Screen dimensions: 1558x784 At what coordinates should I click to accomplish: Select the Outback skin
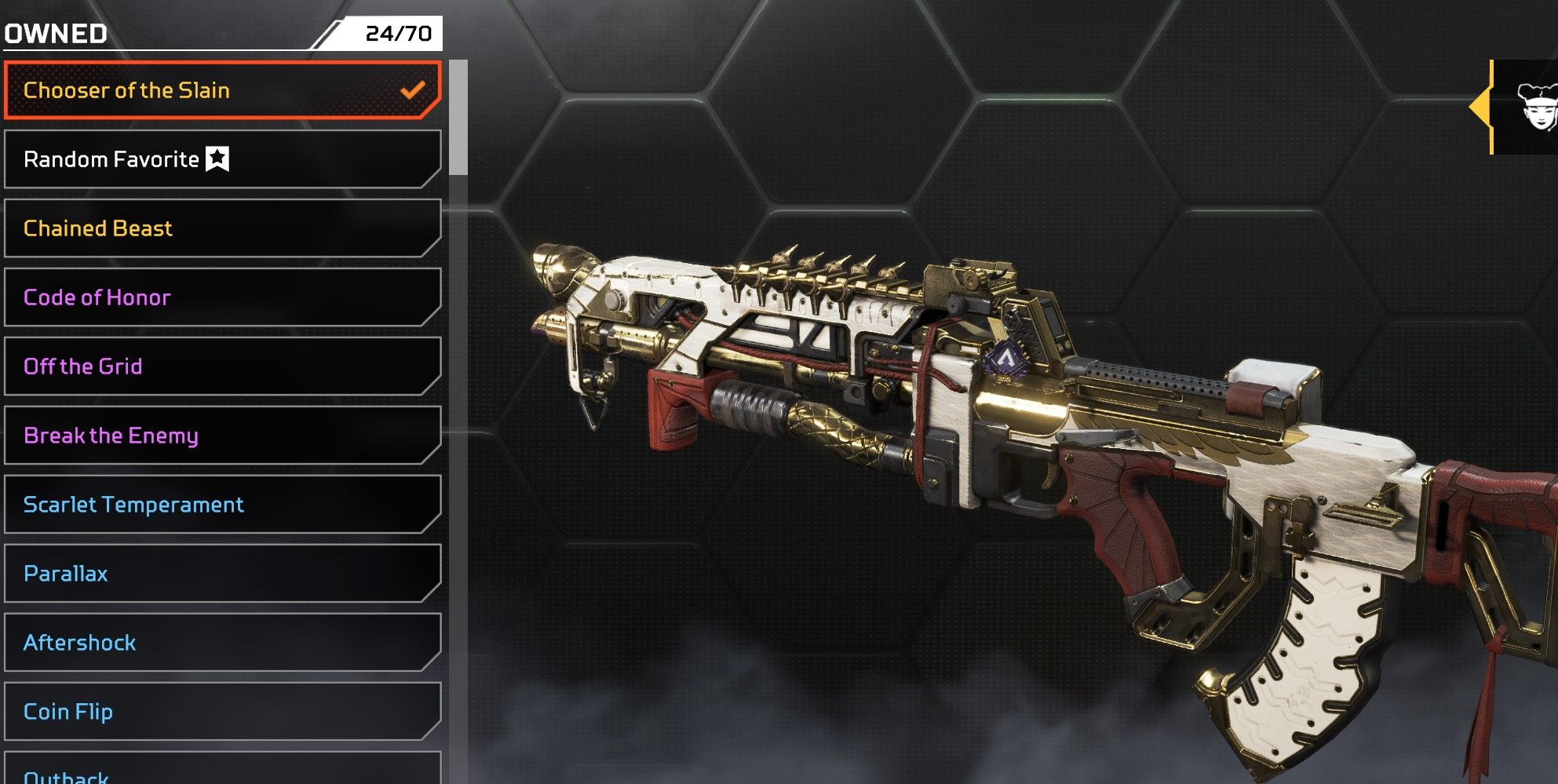[x=222, y=772]
